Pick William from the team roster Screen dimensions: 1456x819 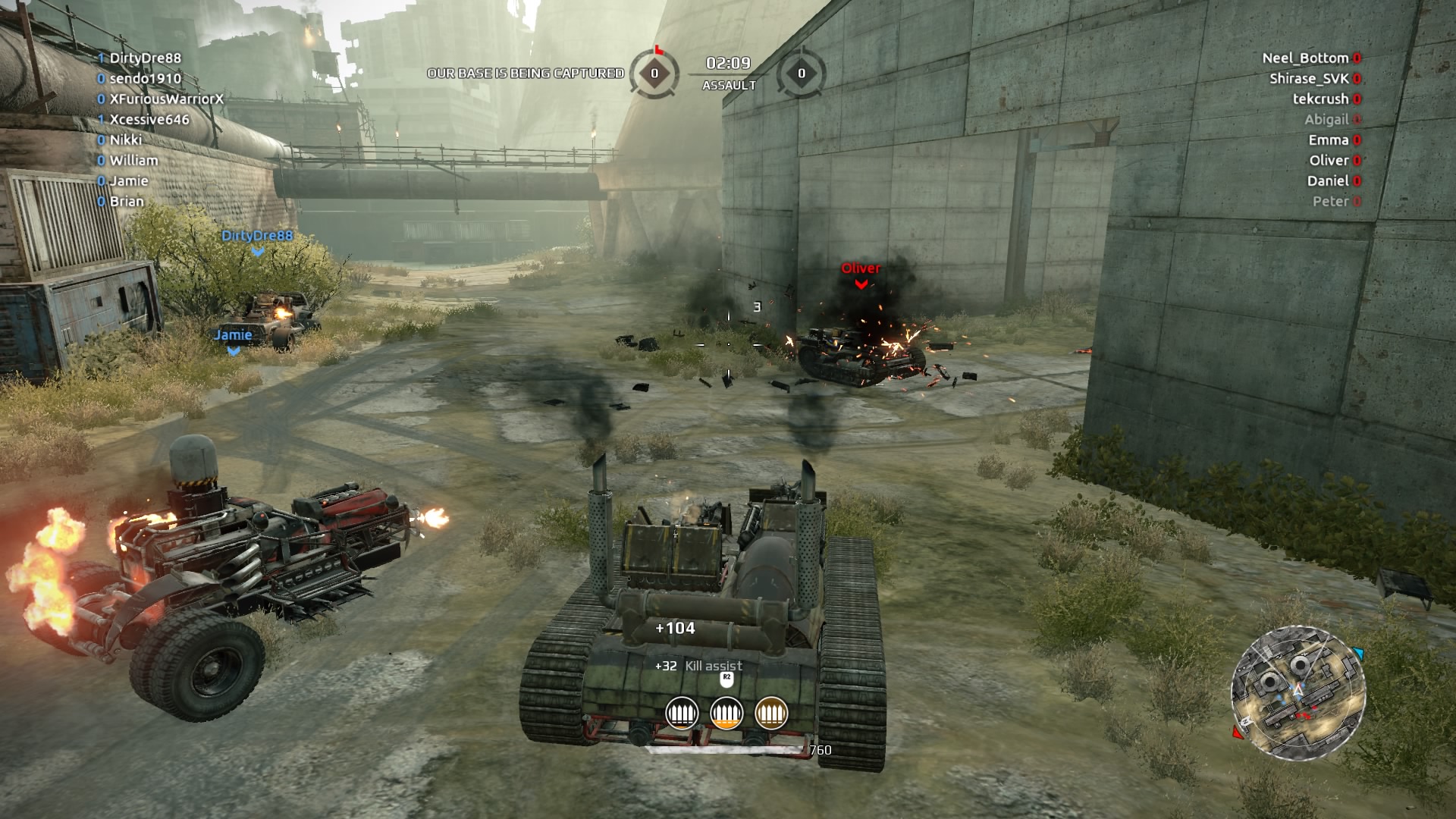click(x=133, y=160)
